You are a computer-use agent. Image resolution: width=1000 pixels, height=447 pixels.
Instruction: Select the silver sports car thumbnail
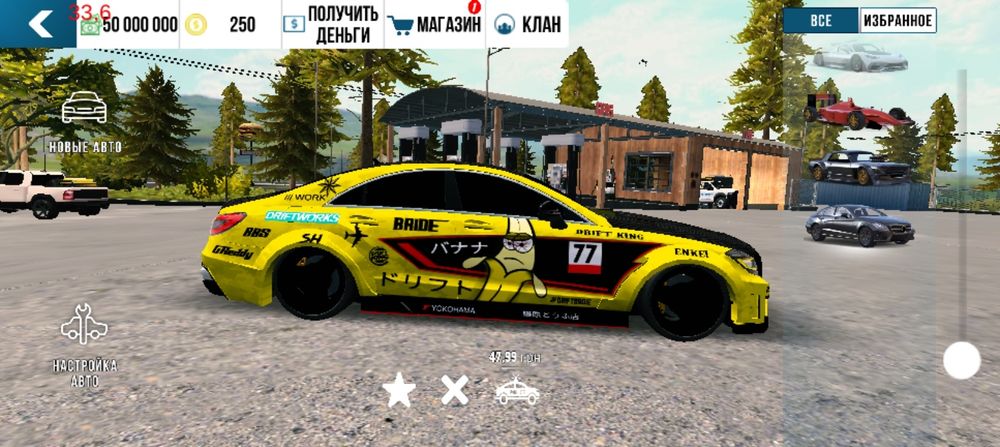tap(860, 56)
